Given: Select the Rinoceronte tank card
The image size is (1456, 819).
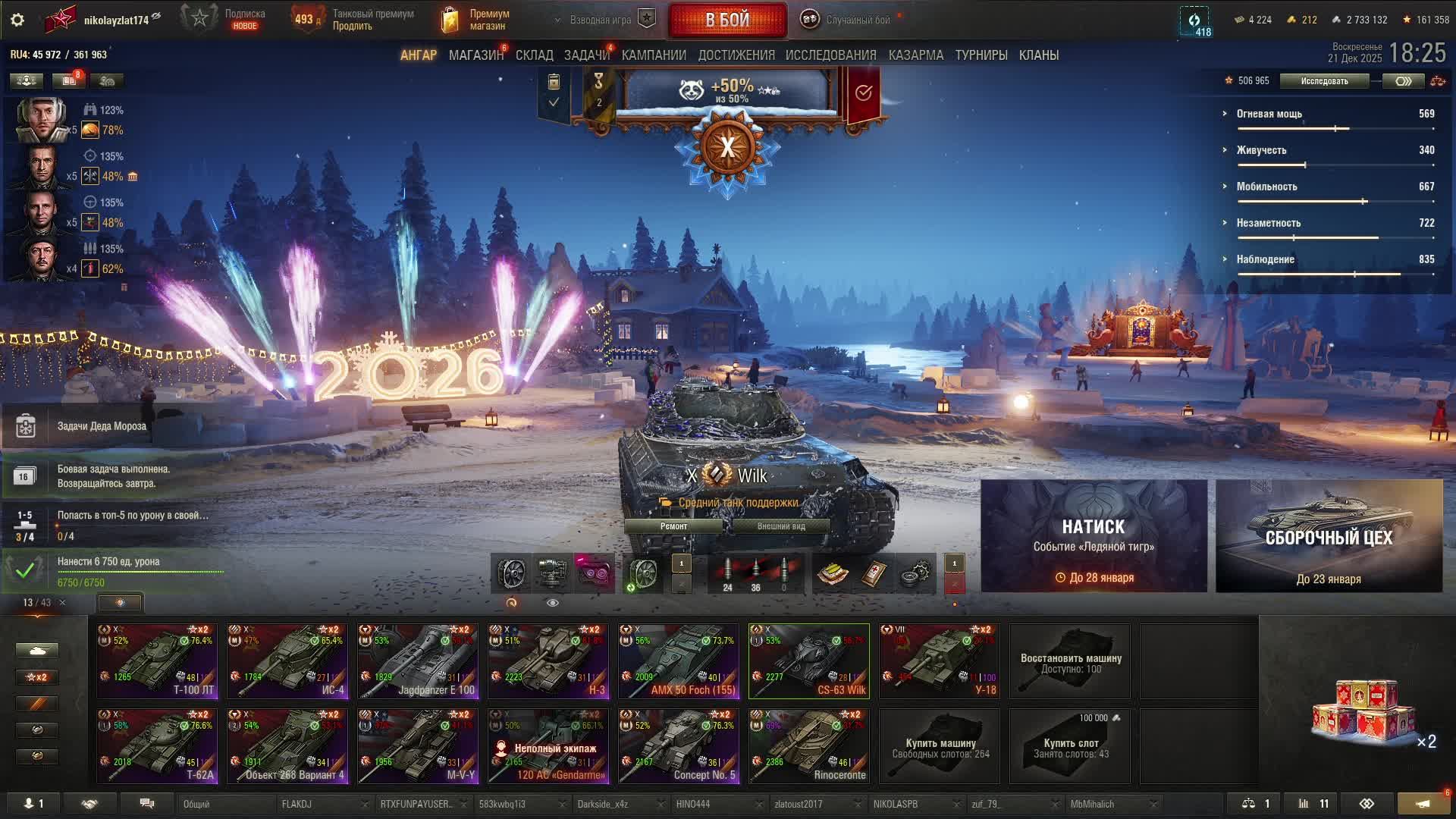Looking at the screenshot, I should coord(808,746).
